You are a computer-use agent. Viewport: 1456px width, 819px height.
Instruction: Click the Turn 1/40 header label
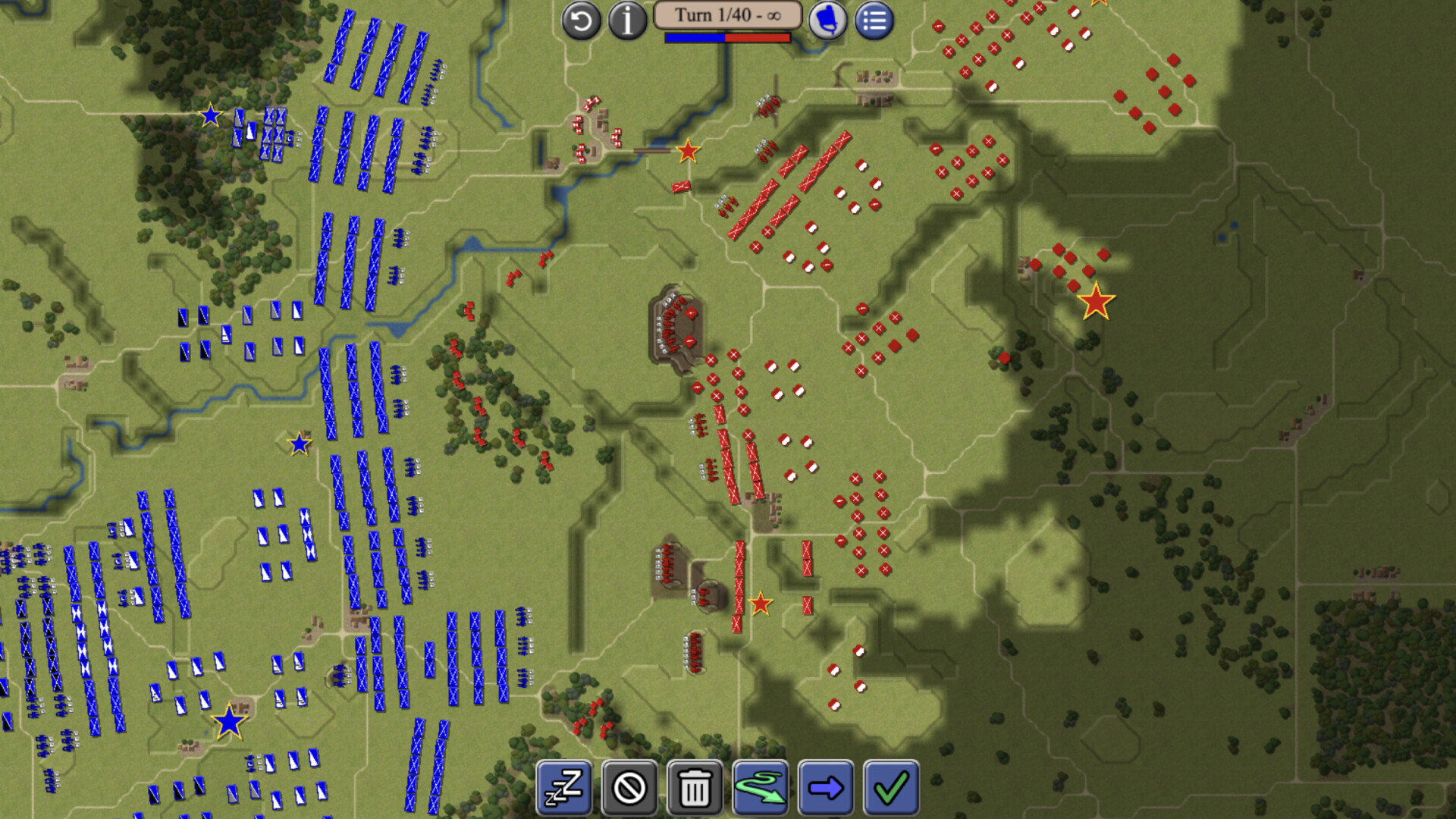[x=726, y=13]
